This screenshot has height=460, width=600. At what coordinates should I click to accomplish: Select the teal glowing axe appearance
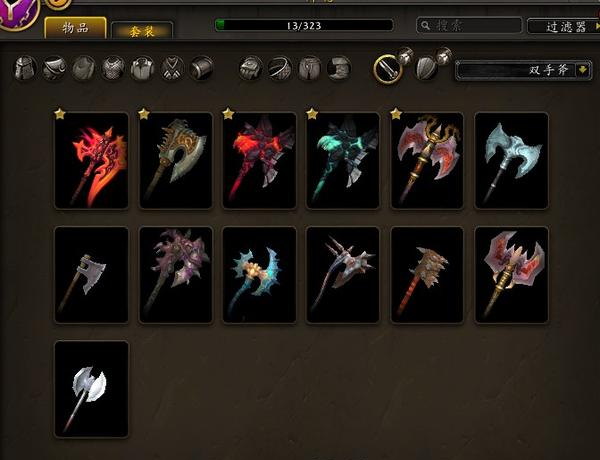[343, 161]
